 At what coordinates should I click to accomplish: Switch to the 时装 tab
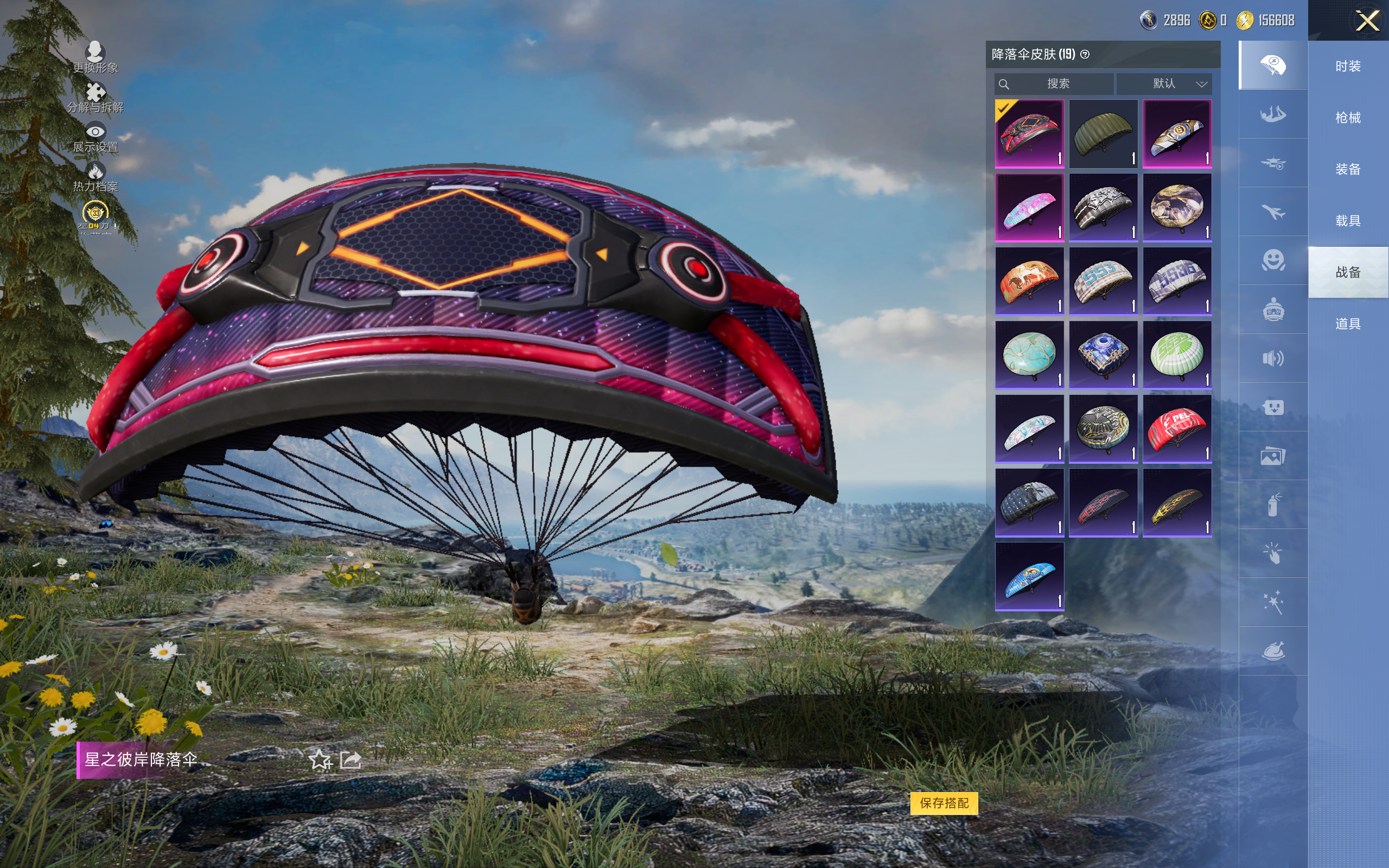click(1348, 67)
